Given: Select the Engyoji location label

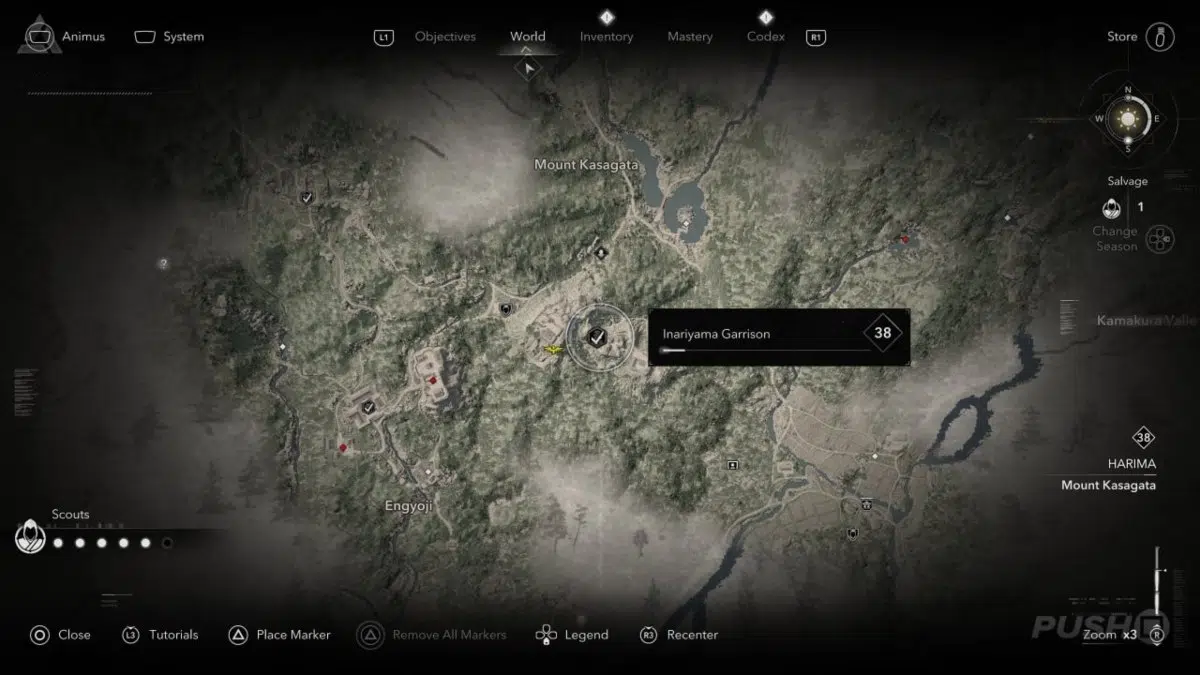Looking at the screenshot, I should [409, 506].
